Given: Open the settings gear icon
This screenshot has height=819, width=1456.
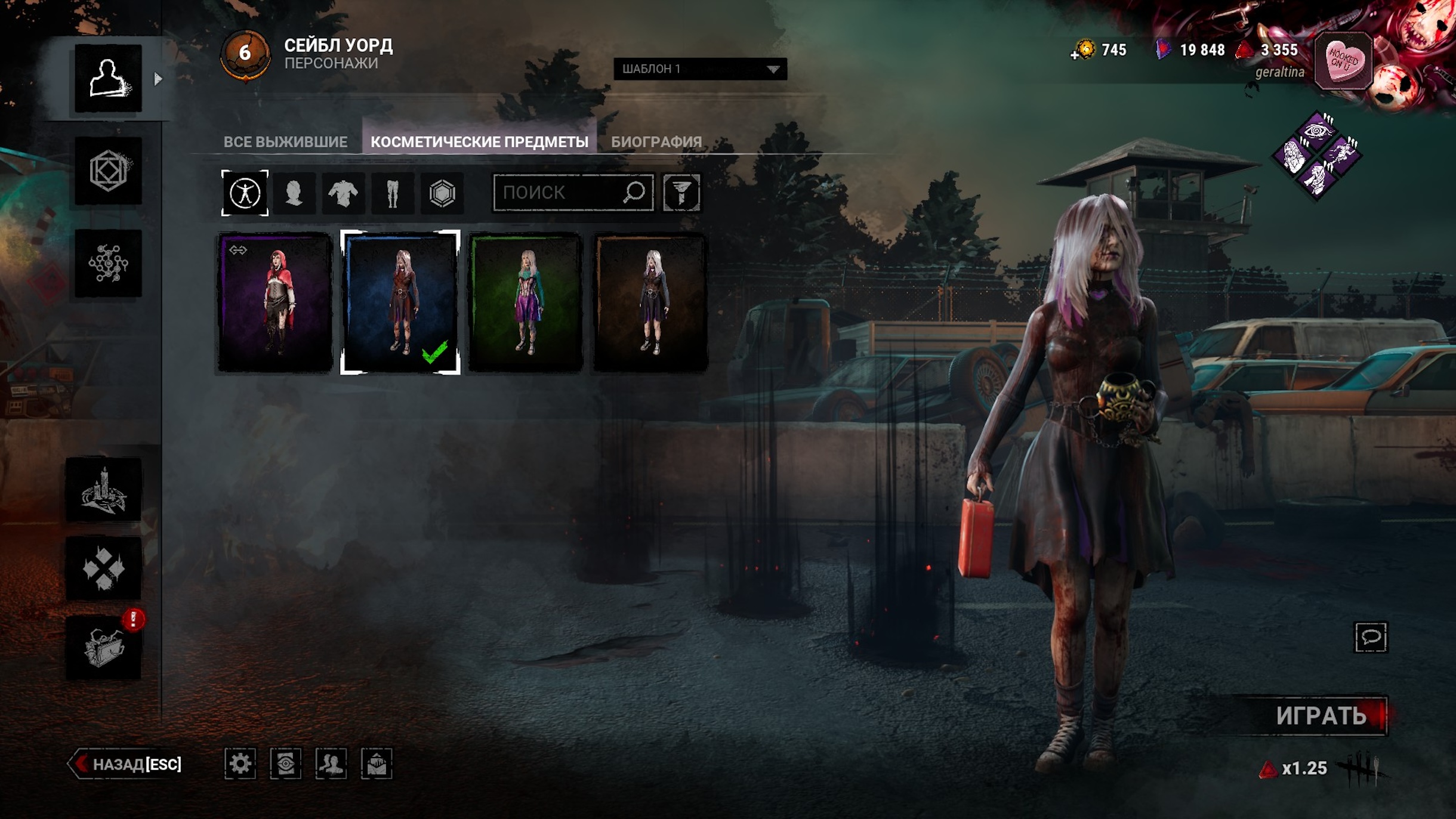Looking at the screenshot, I should [x=240, y=764].
